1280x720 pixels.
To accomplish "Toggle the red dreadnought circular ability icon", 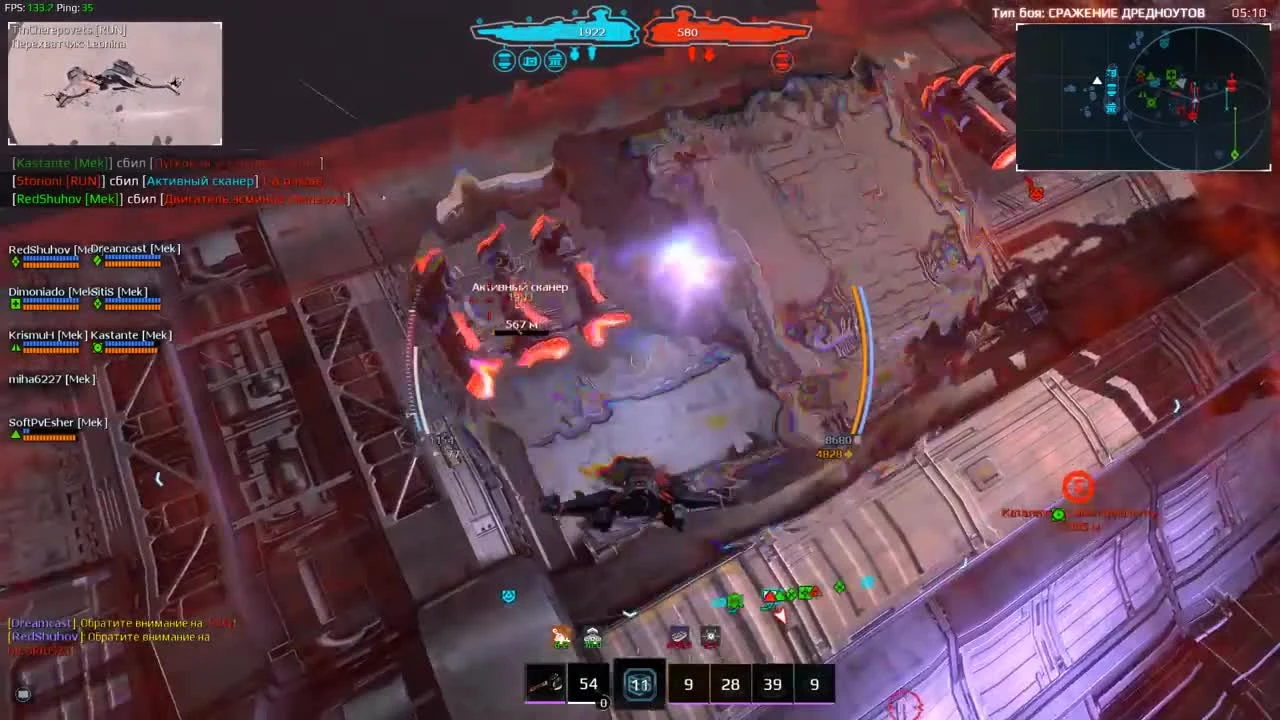I will pos(781,61).
